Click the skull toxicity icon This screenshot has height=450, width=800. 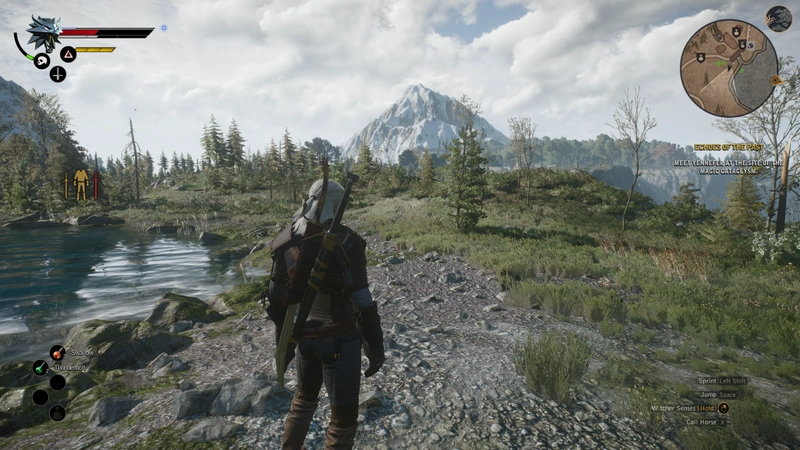tap(42, 61)
